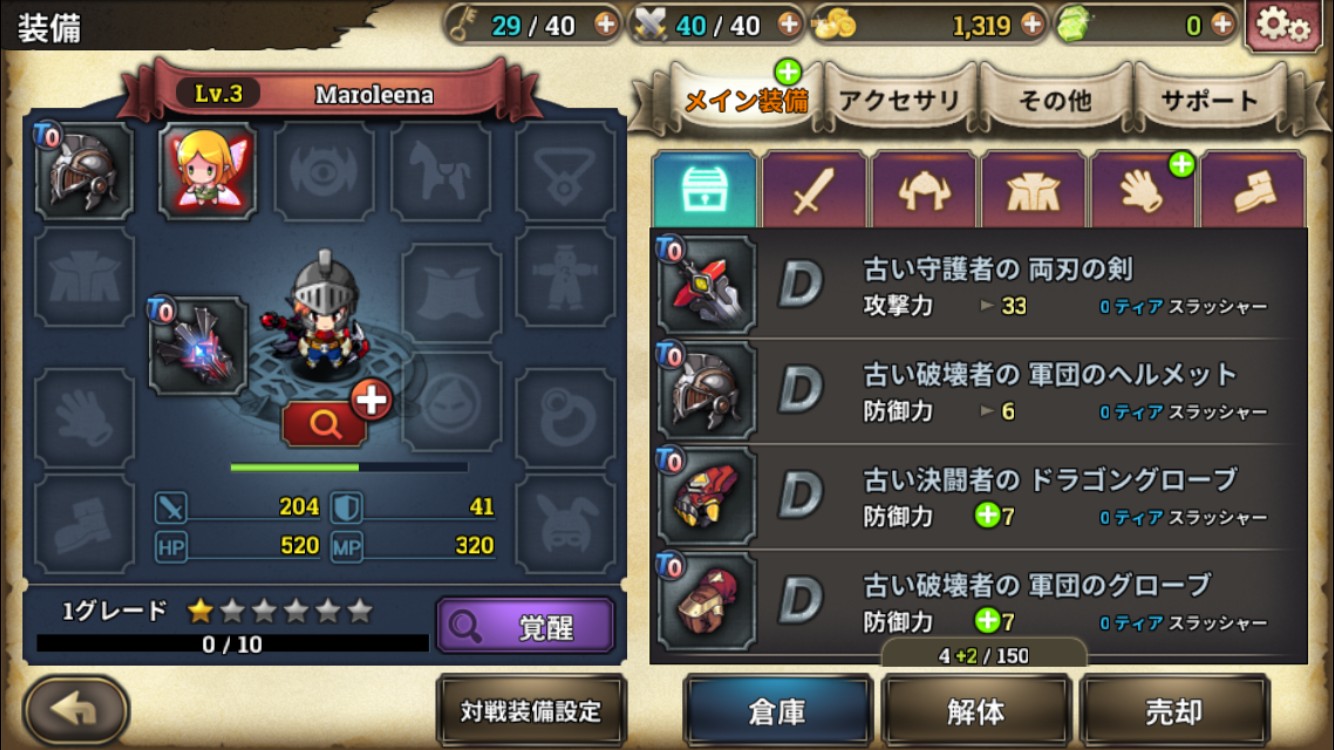Select the 売却 sell button

pyautogui.click(x=1174, y=711)
